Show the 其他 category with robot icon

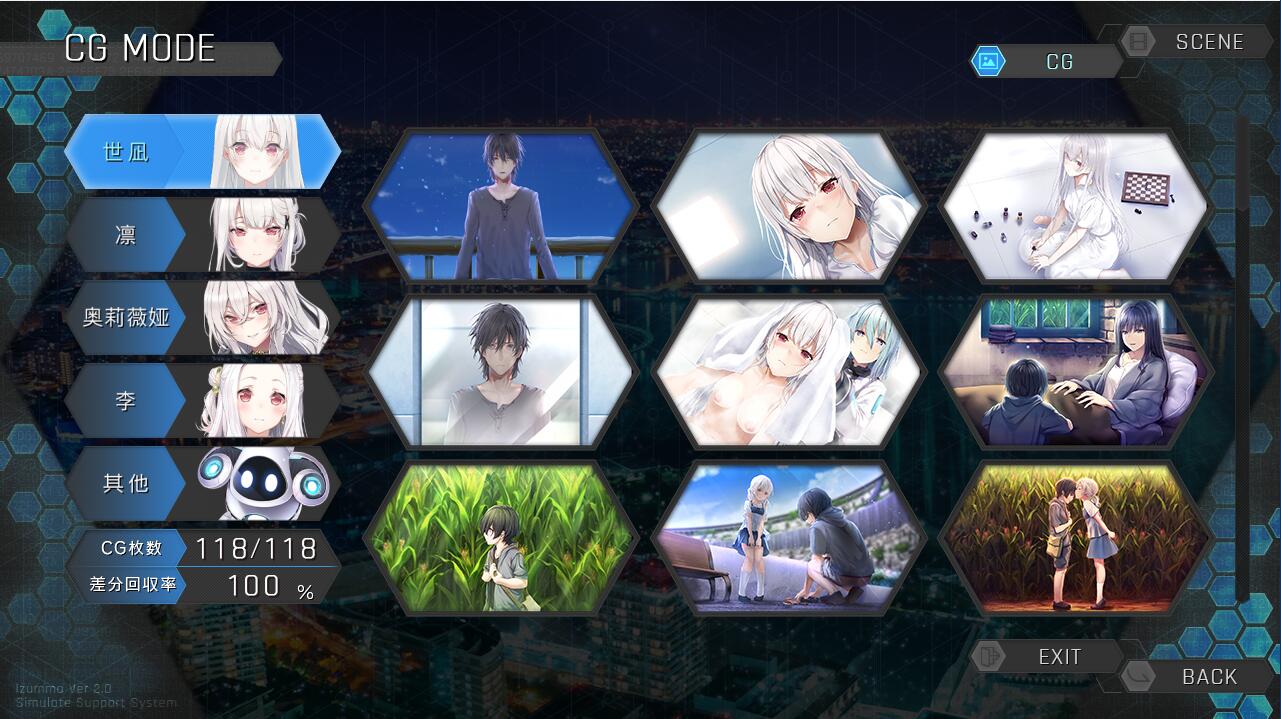pyautogui.click(x=200, y=483)
